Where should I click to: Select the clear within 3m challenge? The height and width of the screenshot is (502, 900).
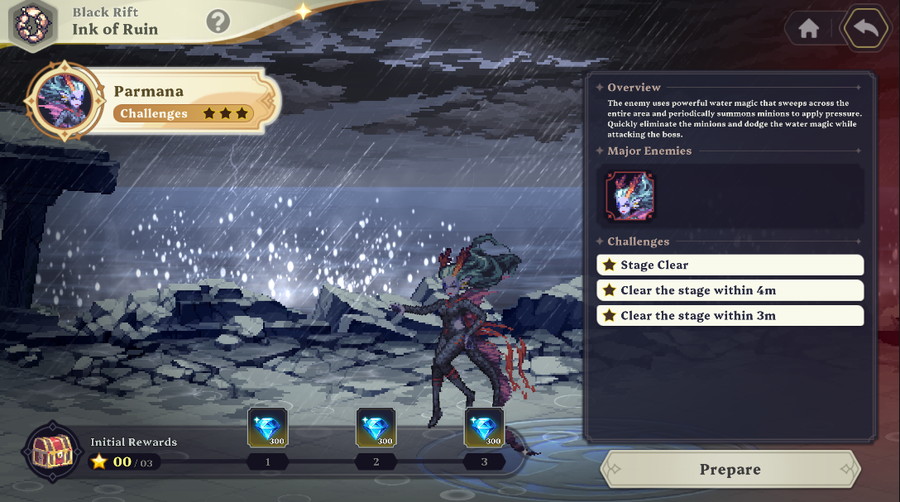click(x=730, y=315)
